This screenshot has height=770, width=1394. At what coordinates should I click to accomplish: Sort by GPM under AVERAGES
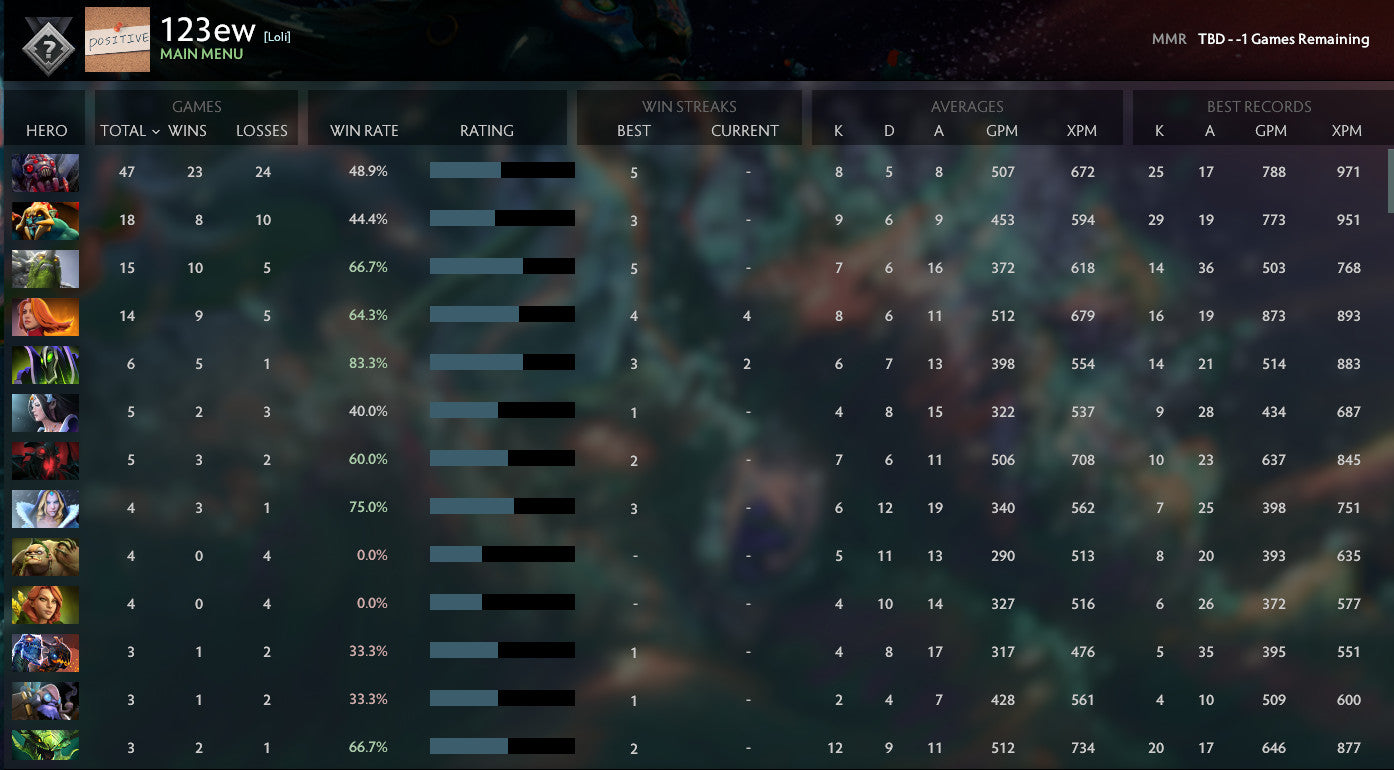pyautogui.click(x=1002, y=130)
